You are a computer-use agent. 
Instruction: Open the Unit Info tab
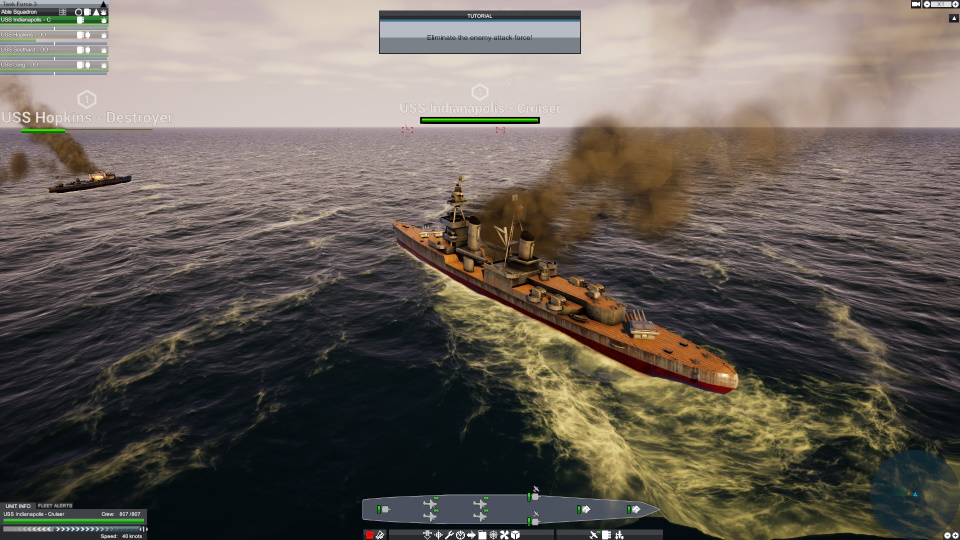coord(17,506)
